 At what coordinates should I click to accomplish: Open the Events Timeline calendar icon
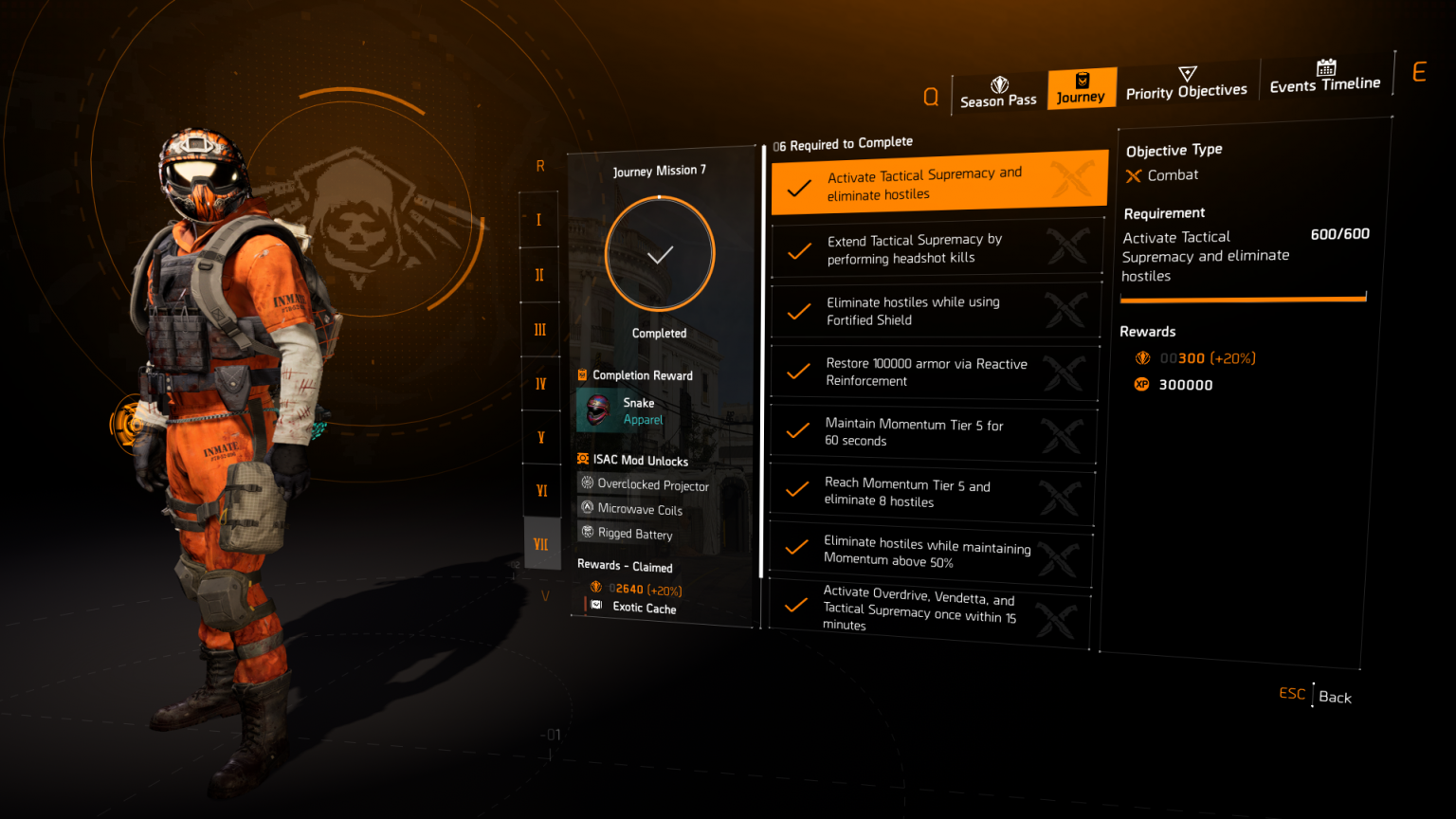pyautogui.click(x=1324, y=68)
